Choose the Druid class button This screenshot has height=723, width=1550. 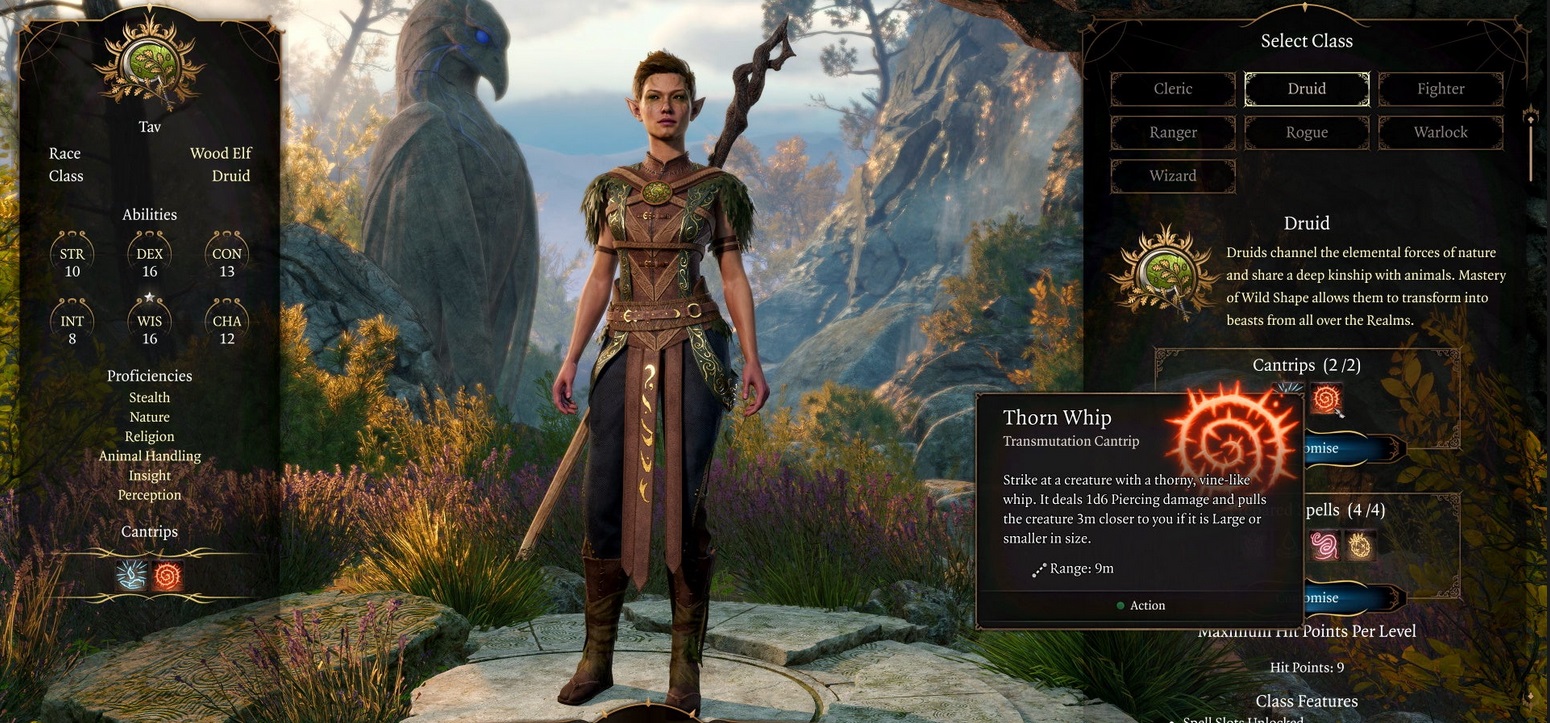[x=1306, y=89]
